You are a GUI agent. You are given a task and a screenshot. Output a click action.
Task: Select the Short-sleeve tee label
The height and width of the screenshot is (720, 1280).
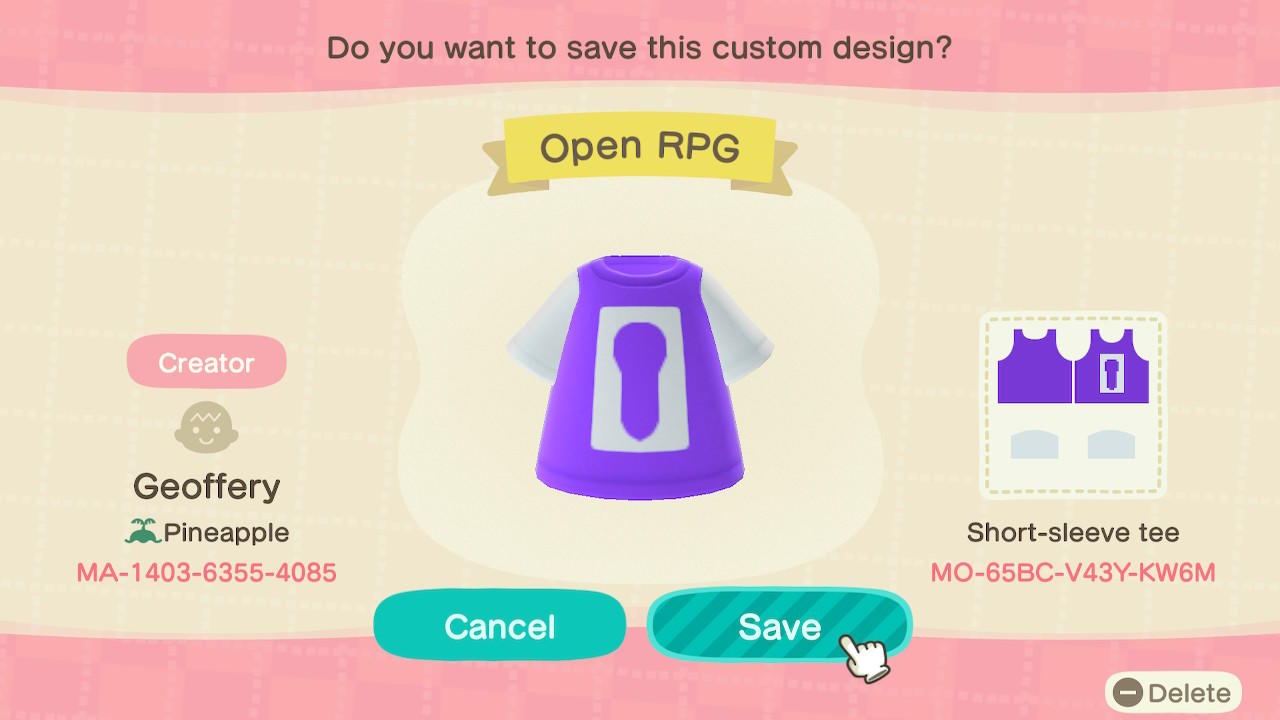[1071, 533]
